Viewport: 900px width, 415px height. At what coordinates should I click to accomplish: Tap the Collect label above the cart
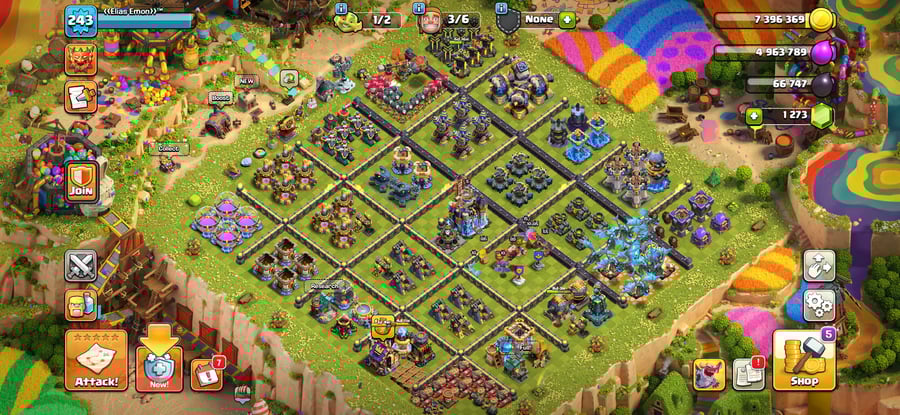coord(172,148)
